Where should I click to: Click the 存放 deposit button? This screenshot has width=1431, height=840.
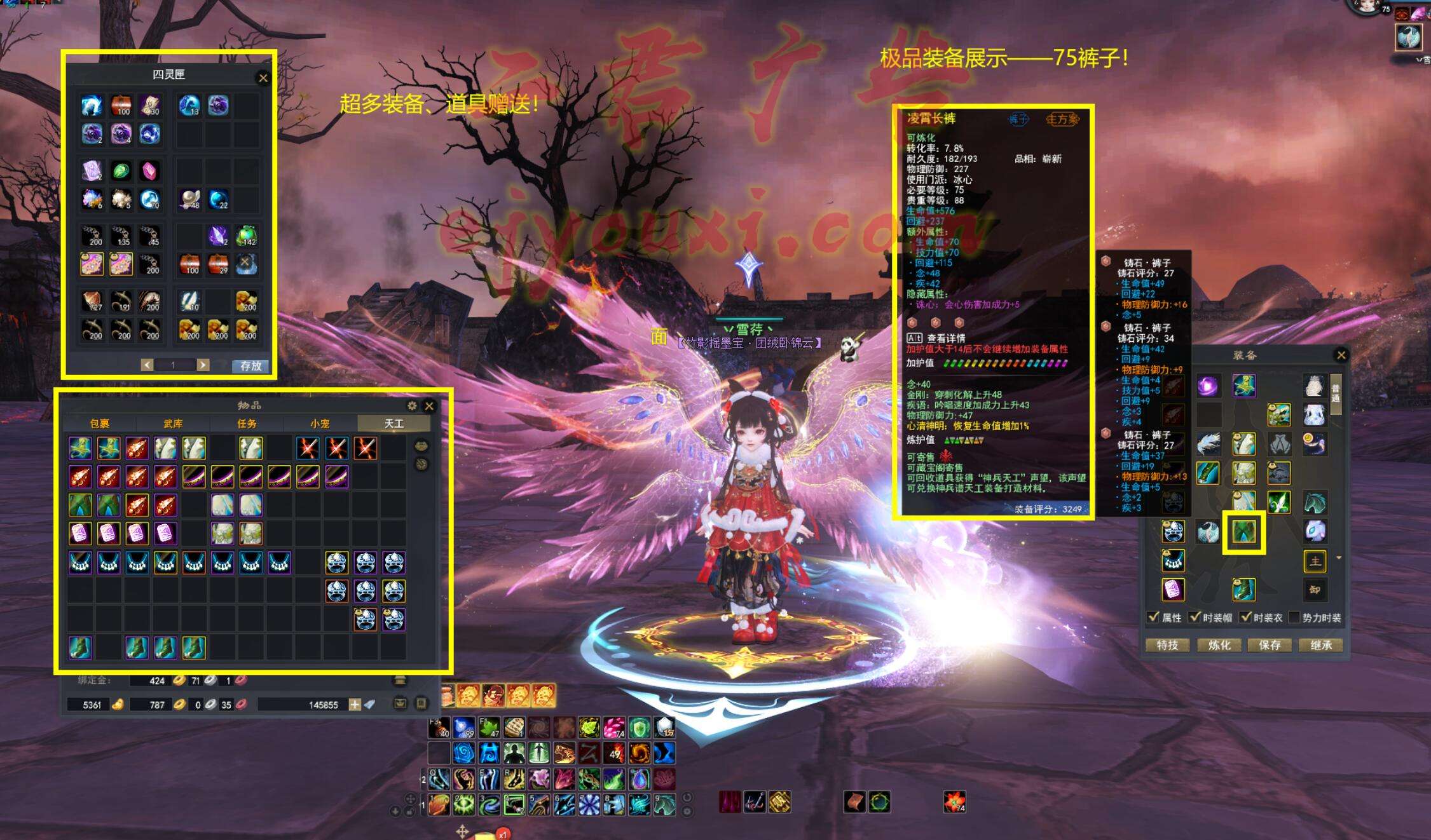pos(250,365)
